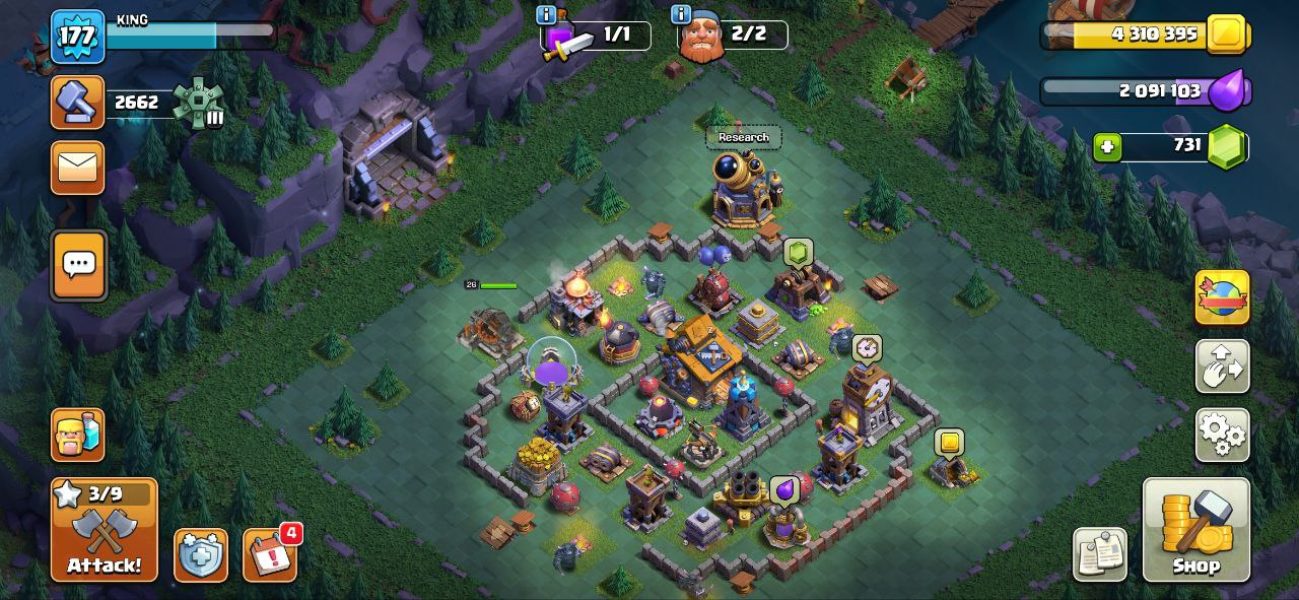Screen dimensions: 1299x600
Task: Show Master Builder info button
Action: click(682, 15)
